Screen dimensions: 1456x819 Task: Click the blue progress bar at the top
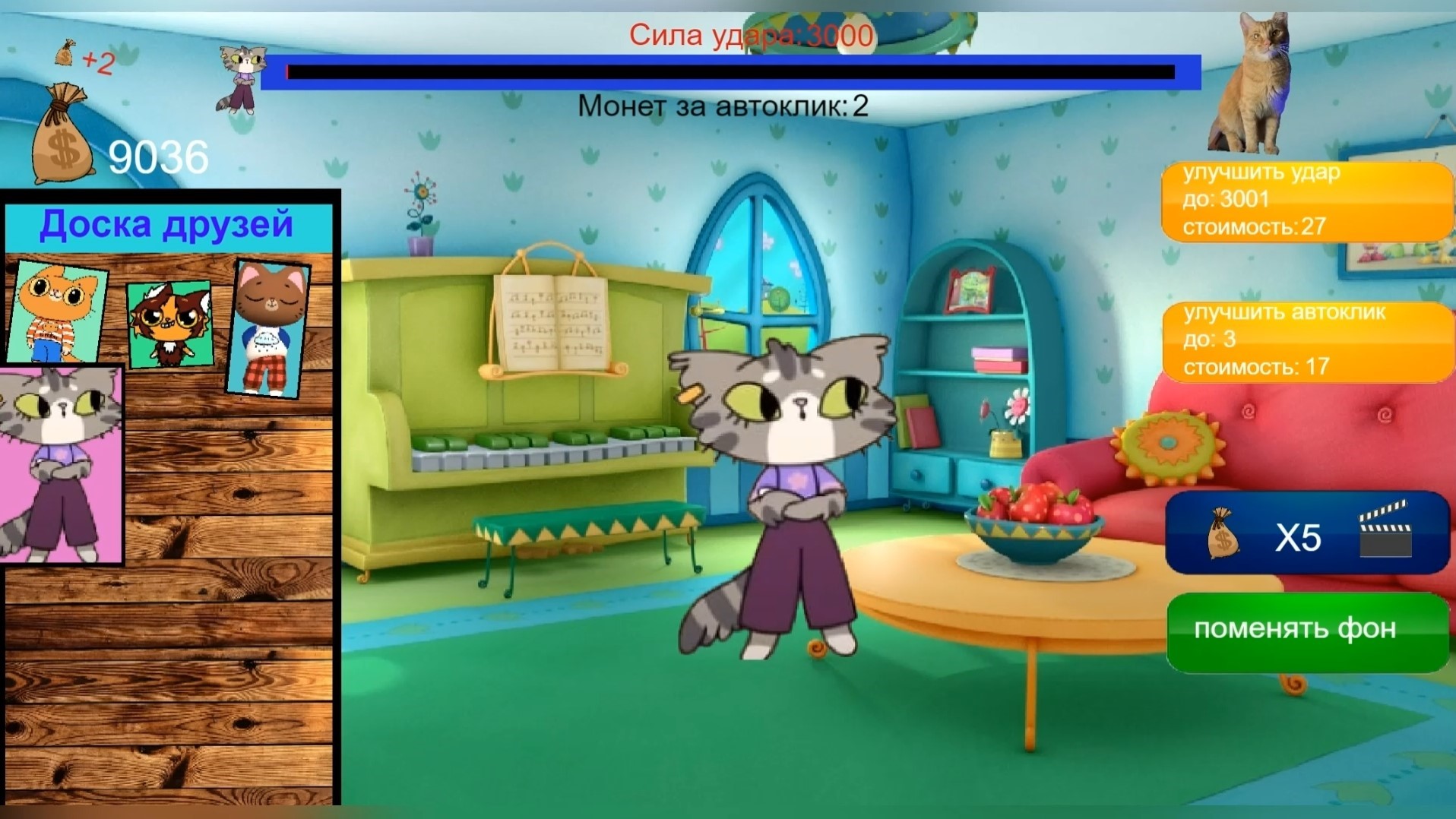pos(730,74)
